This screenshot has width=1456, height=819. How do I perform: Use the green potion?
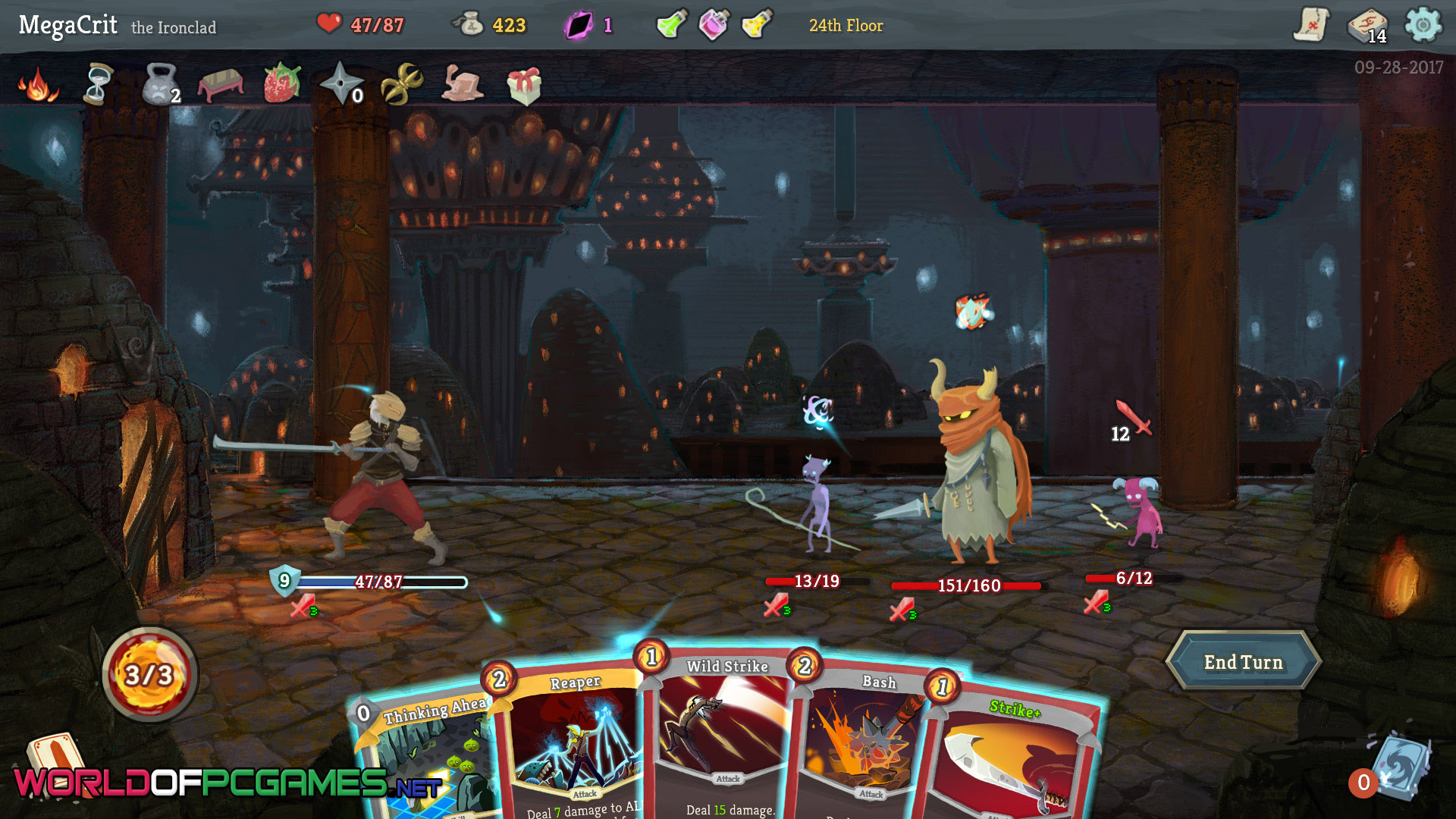(671, 24)
